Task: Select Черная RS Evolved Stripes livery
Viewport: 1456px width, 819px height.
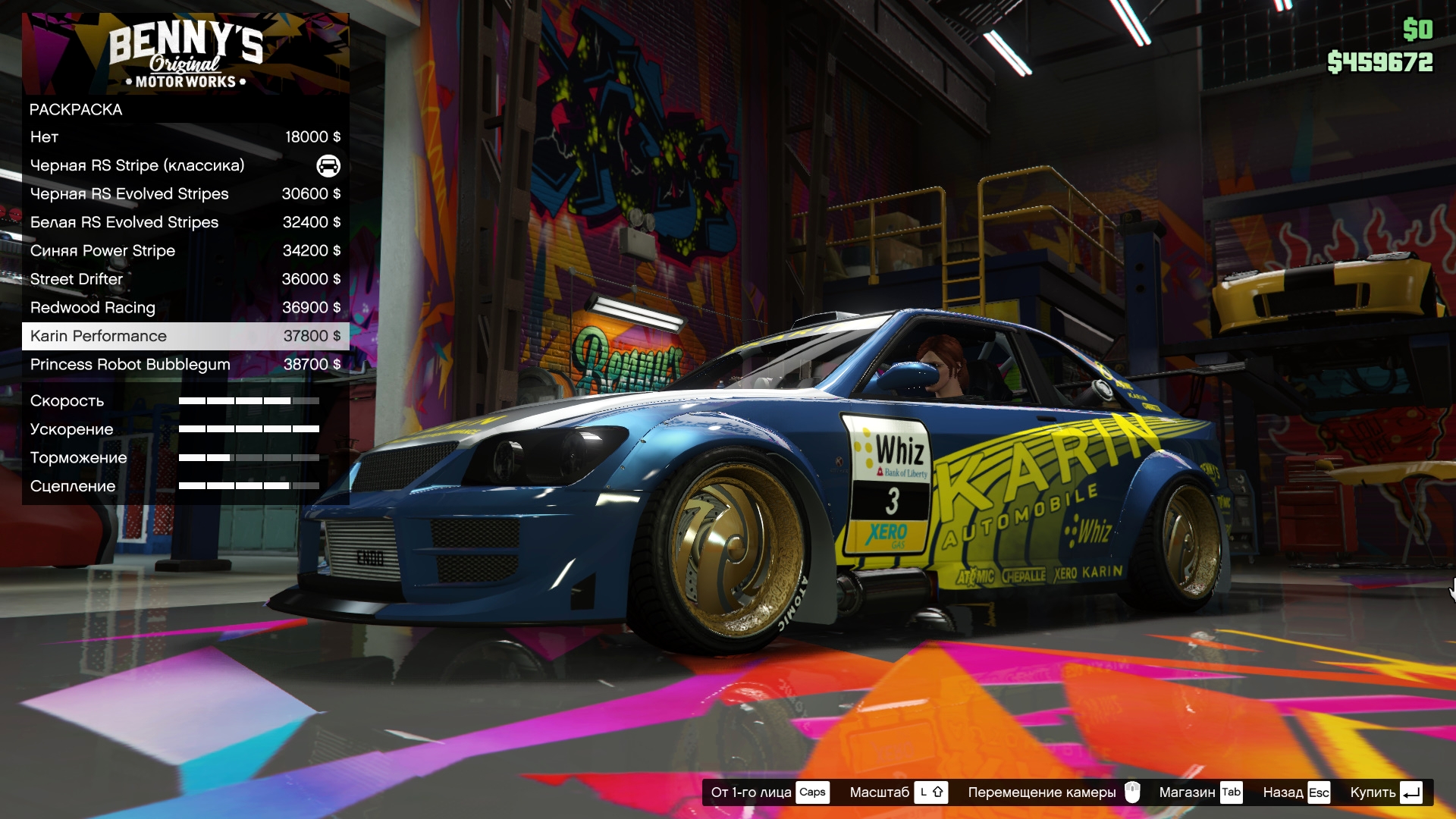Action: pyautogui.click(x=185, y=194)
